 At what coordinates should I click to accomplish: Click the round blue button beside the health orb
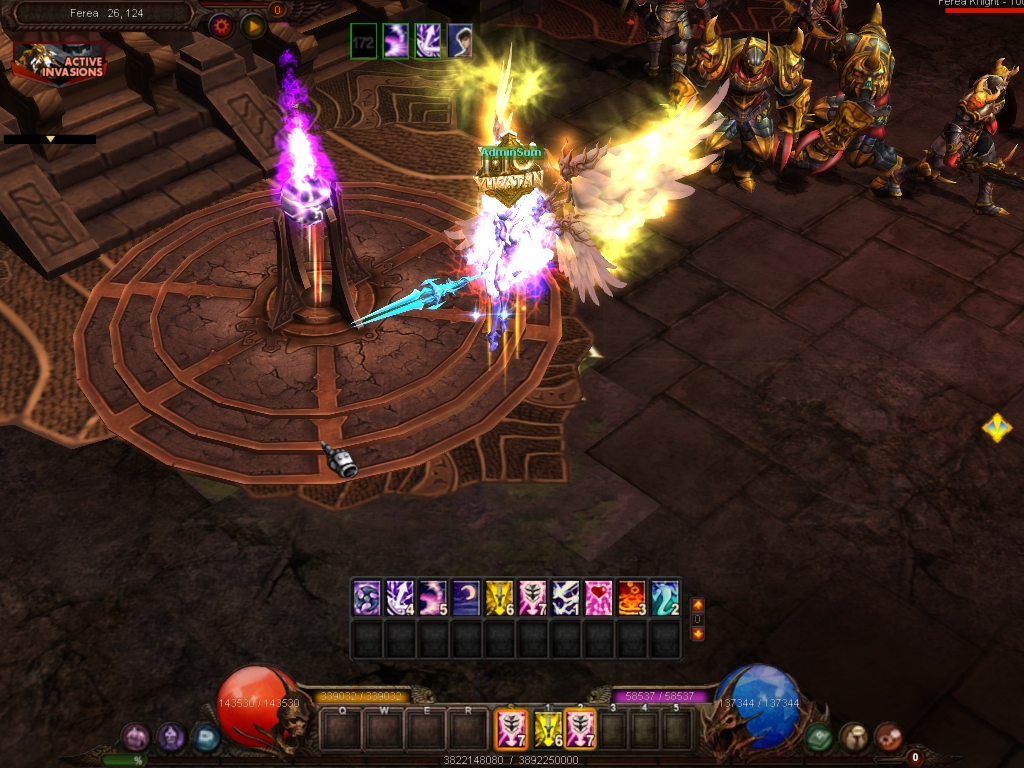206,737
